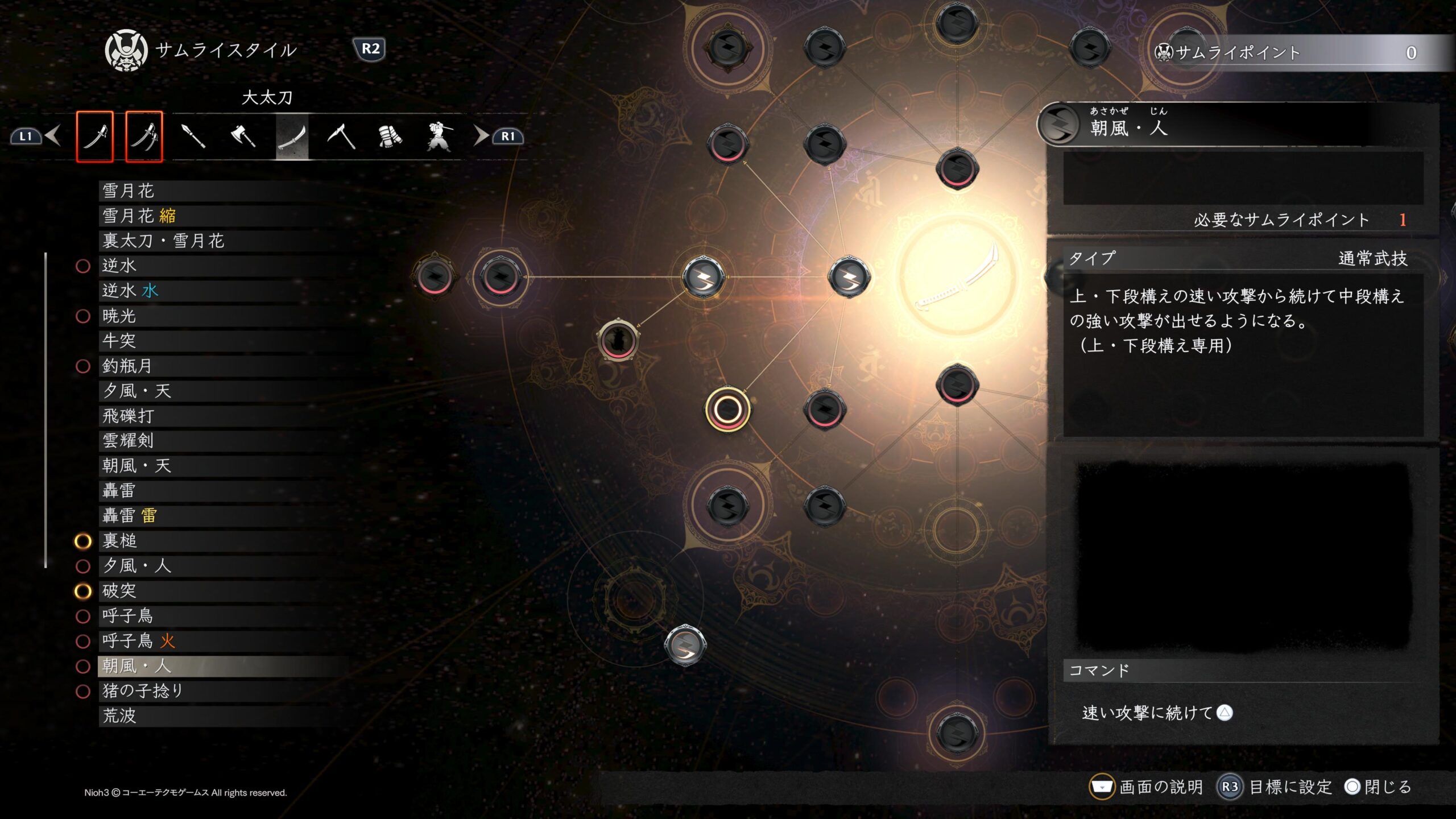
Task: Choose the 雲耀剣 skill entry
Action: (x=129, y=441)
